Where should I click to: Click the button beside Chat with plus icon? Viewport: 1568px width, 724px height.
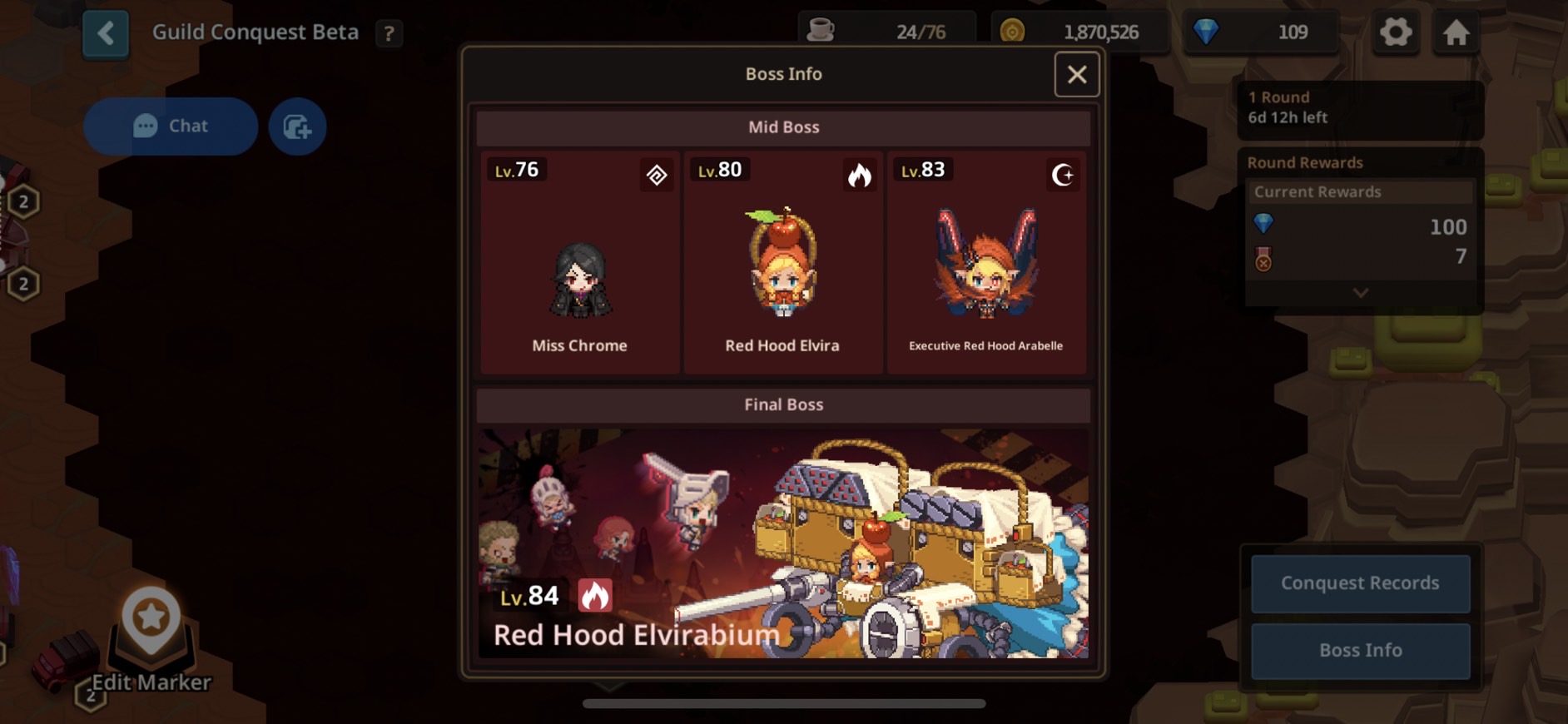click(x=297, y=126)
